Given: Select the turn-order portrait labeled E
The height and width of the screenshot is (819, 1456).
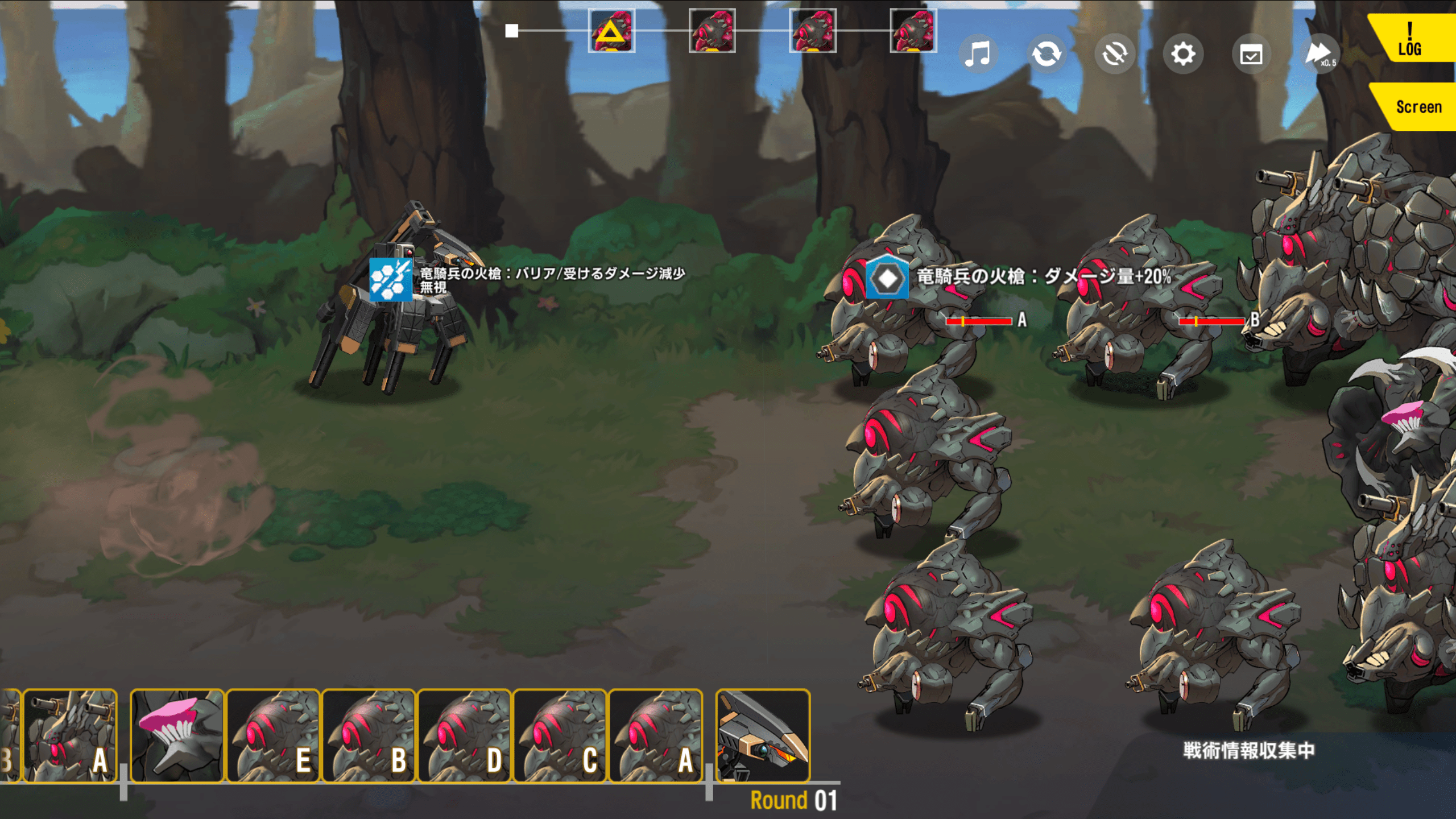Looking at the screenshot, I should click(274, 736).
